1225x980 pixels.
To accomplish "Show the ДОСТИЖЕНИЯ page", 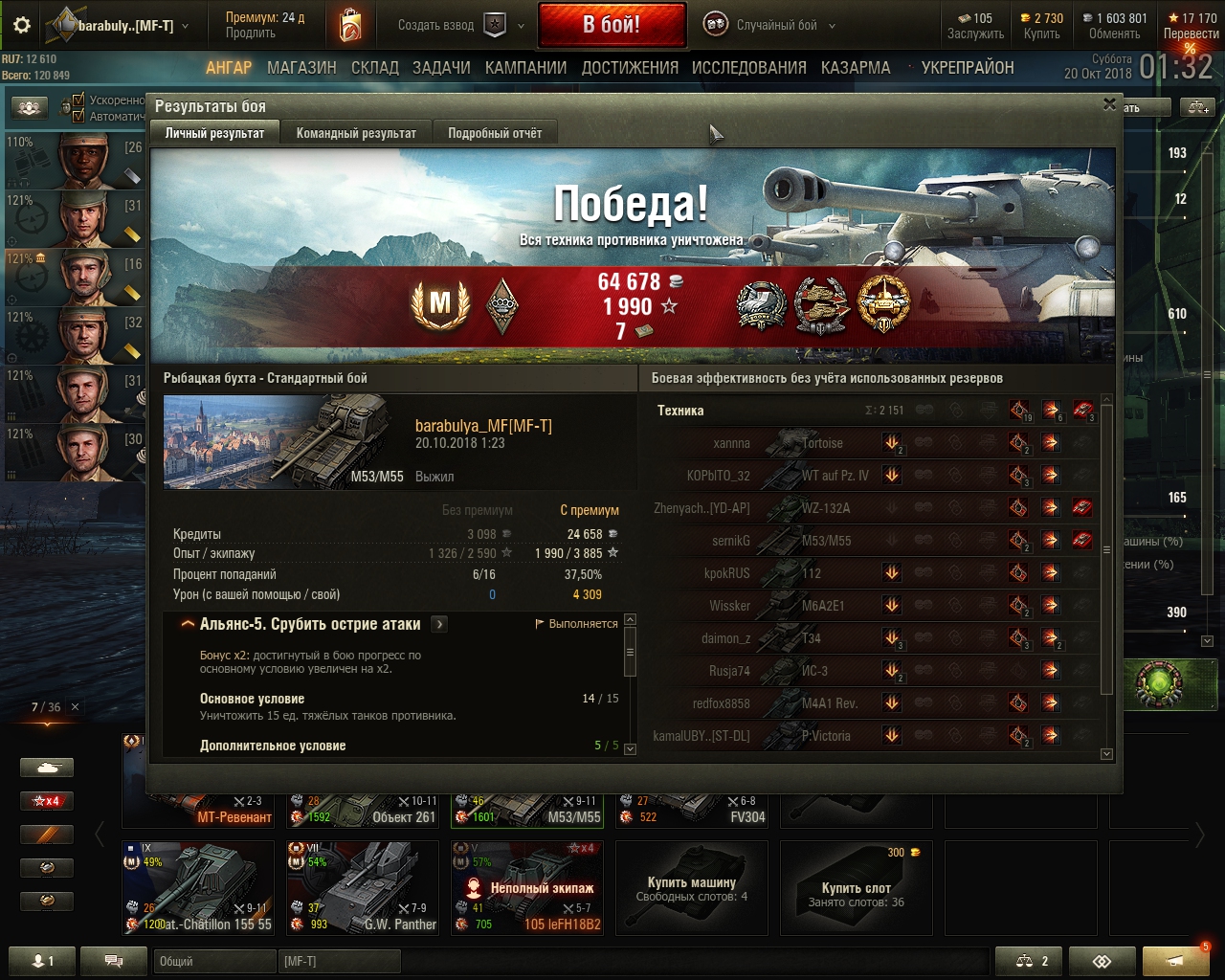I will click(629, 68).
